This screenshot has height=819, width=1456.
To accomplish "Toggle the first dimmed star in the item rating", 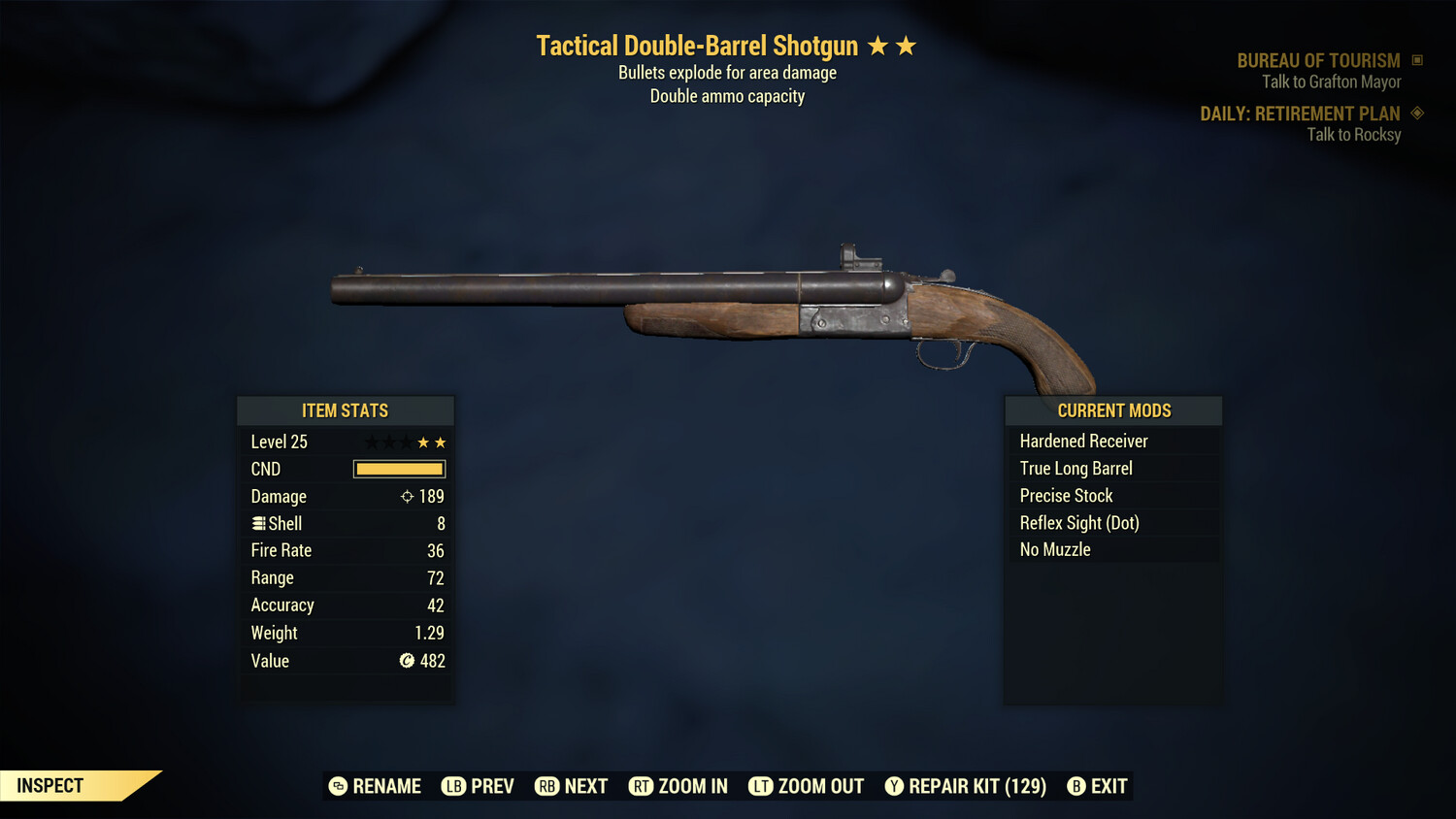I will 374,442.
